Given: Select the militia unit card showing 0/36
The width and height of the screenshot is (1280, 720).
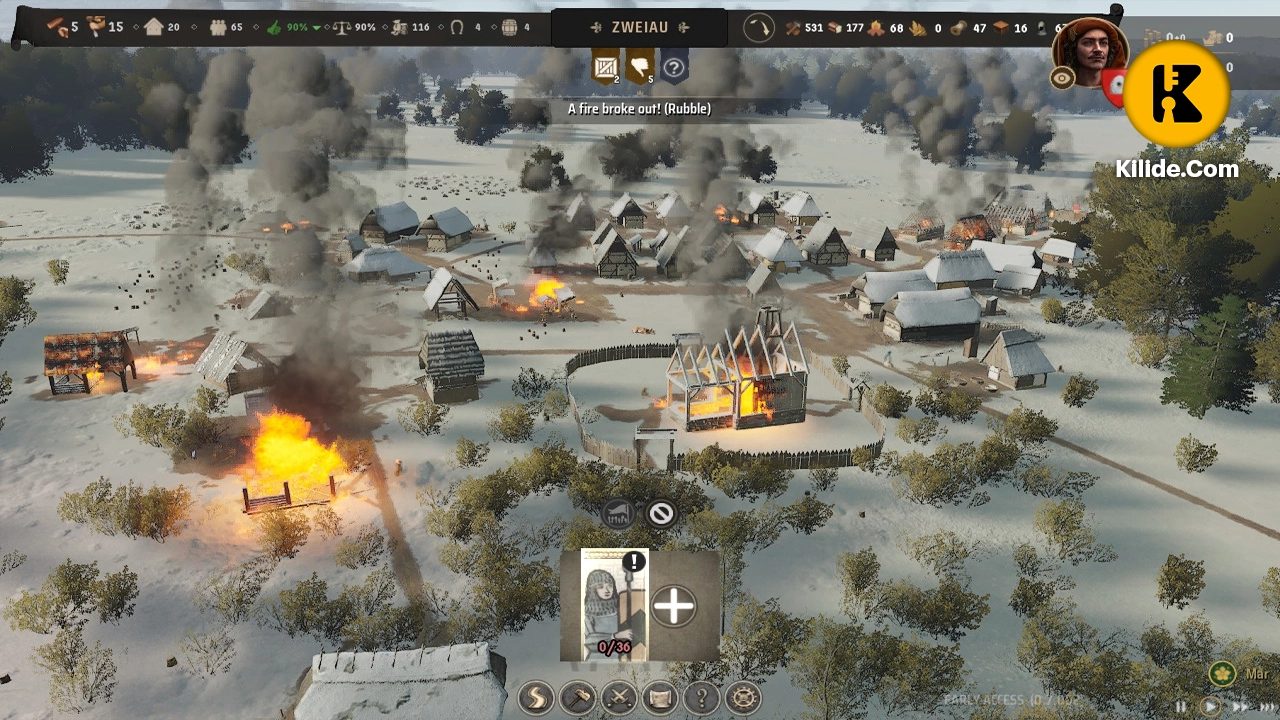Looking at the screenshot, I should click(614, 604).
